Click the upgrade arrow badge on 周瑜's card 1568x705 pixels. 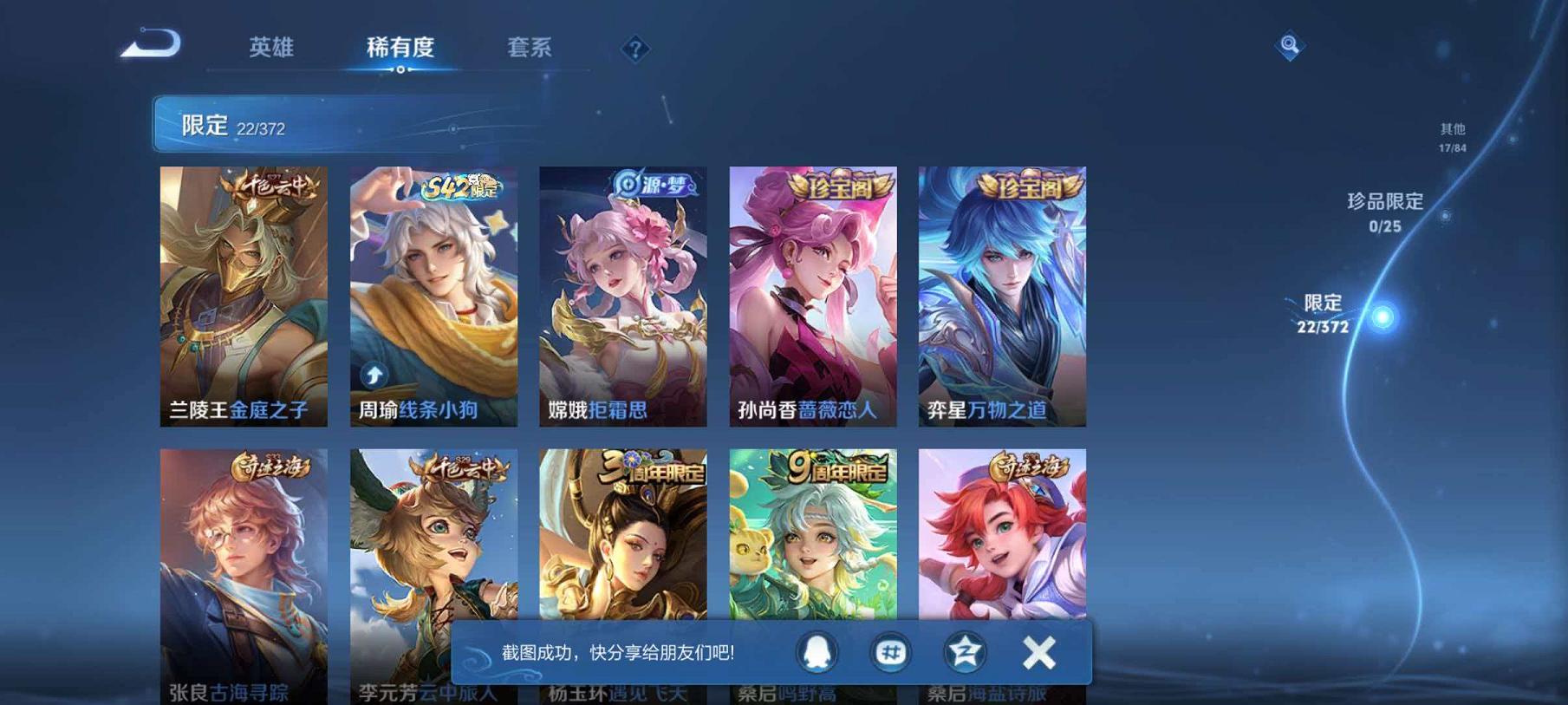[373, 375]
